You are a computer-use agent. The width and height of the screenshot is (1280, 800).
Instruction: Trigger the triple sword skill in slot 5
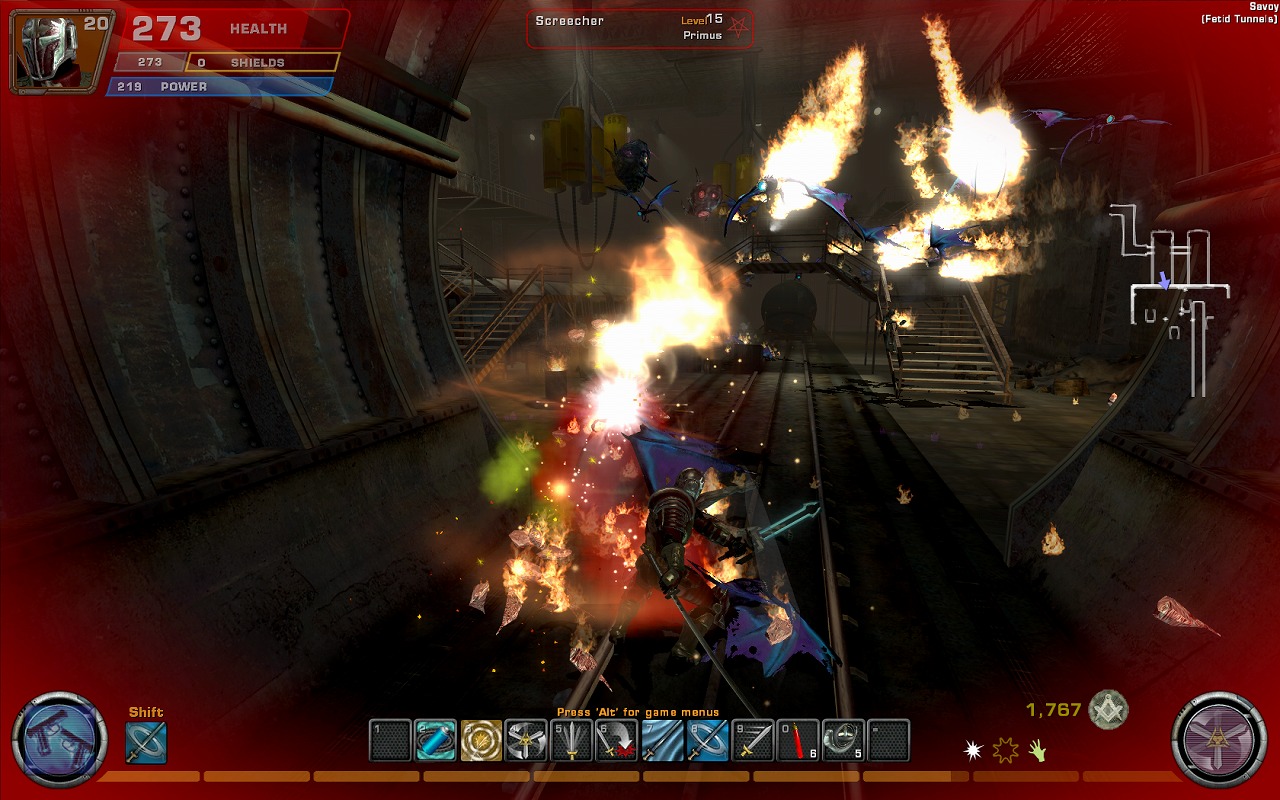point(572,741)
